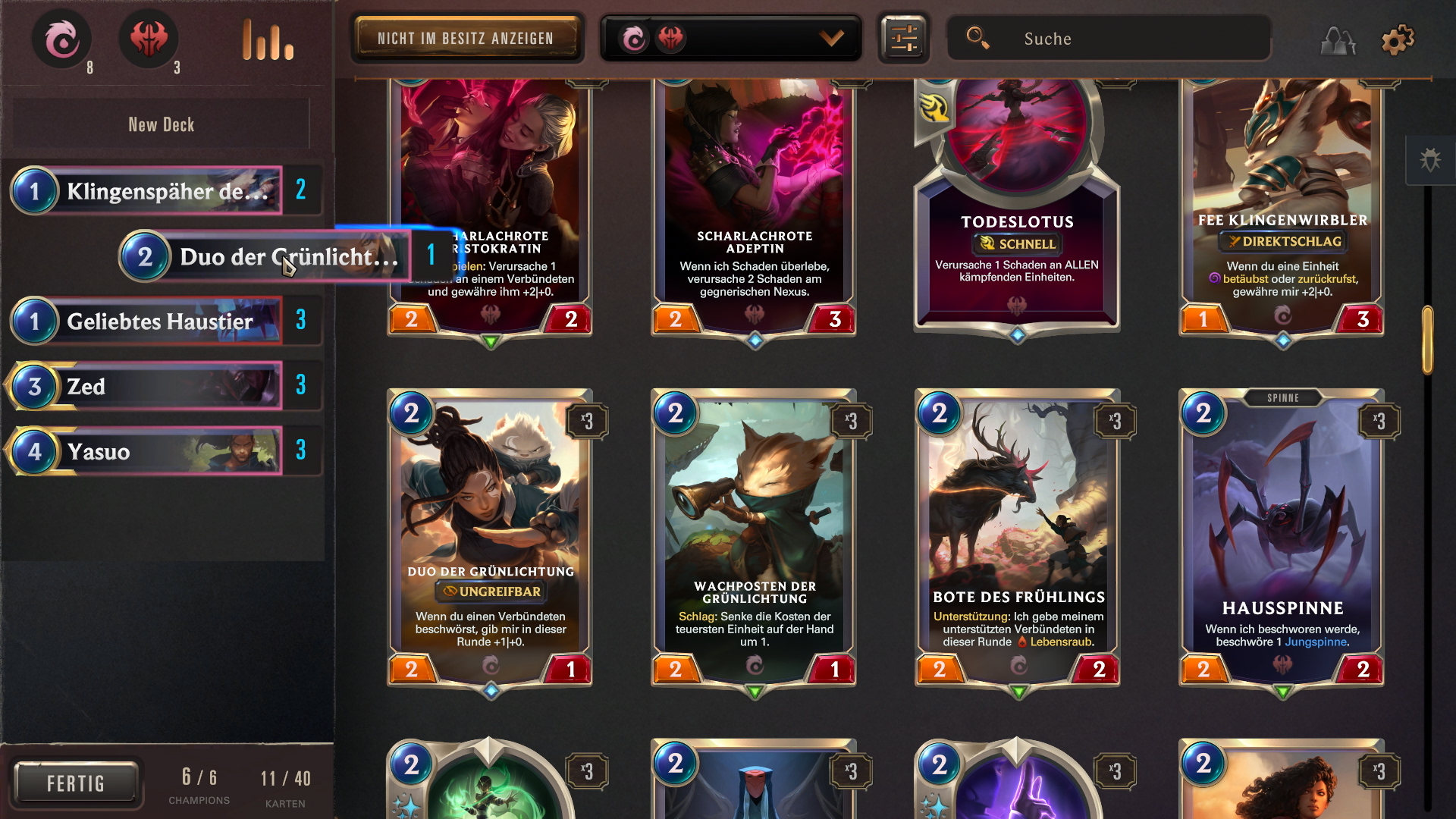Toggle Nicht im Besitz anzeigen
Screen dimensions: 1456x819
point(466,39)
